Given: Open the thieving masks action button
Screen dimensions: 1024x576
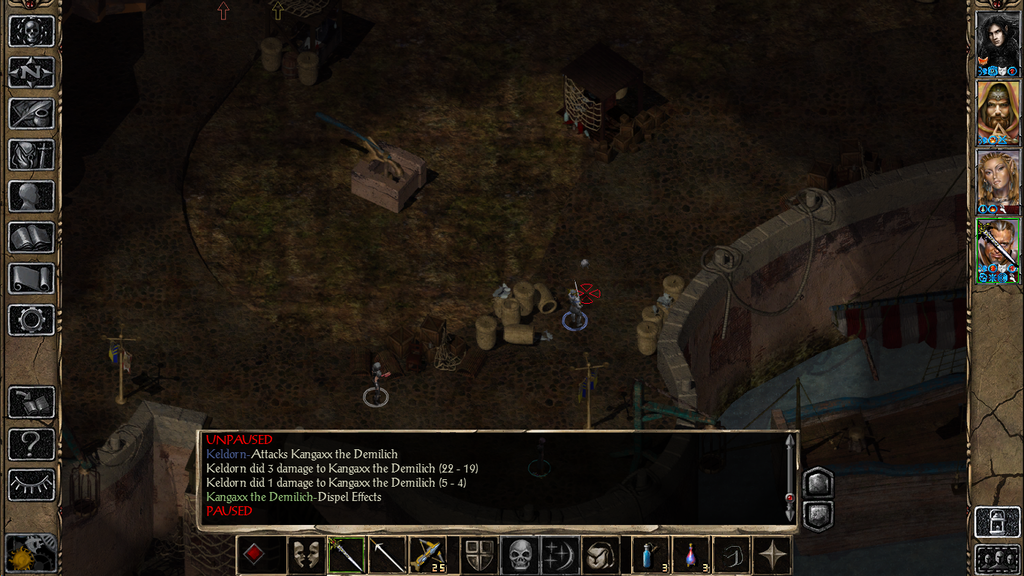Looking at the screenshot, I should [305, 555].
